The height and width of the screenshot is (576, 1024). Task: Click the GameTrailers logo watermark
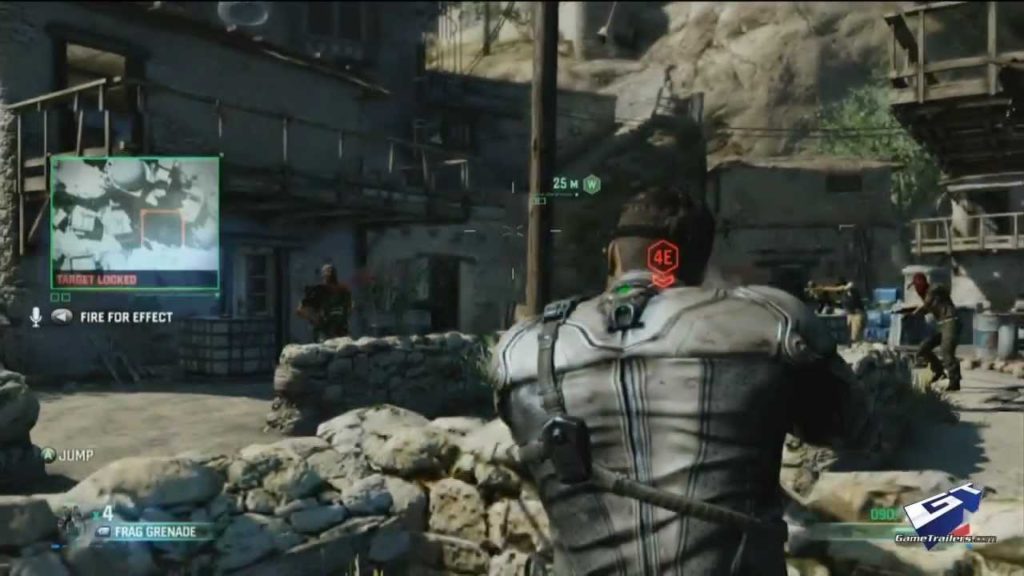[943, 518]
